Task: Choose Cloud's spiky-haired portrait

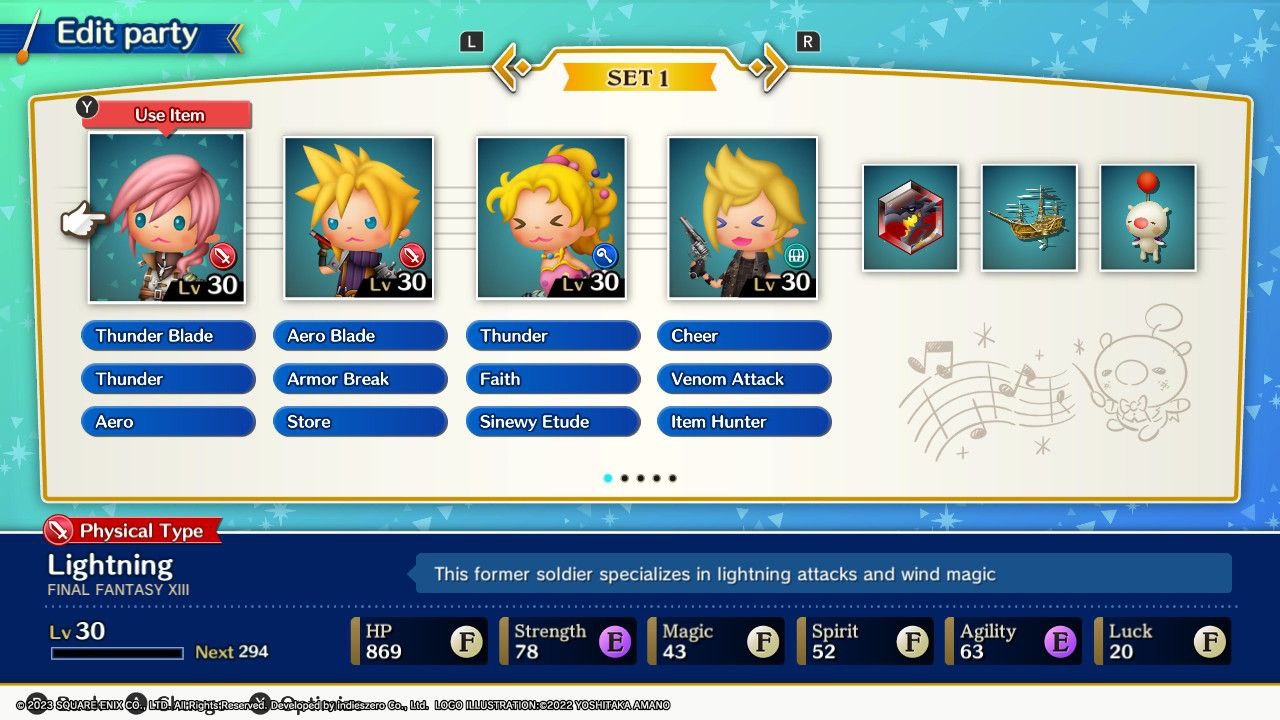Action: [359, 217]
